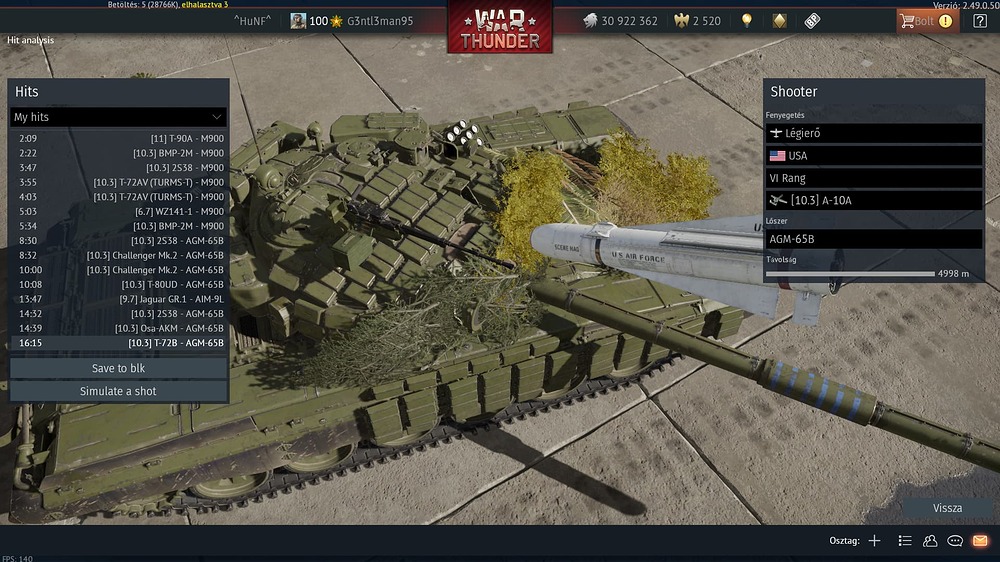This screenshot has width=1000, height=562.
Task: Open the chat bubble icon
Action: [955, 541]
